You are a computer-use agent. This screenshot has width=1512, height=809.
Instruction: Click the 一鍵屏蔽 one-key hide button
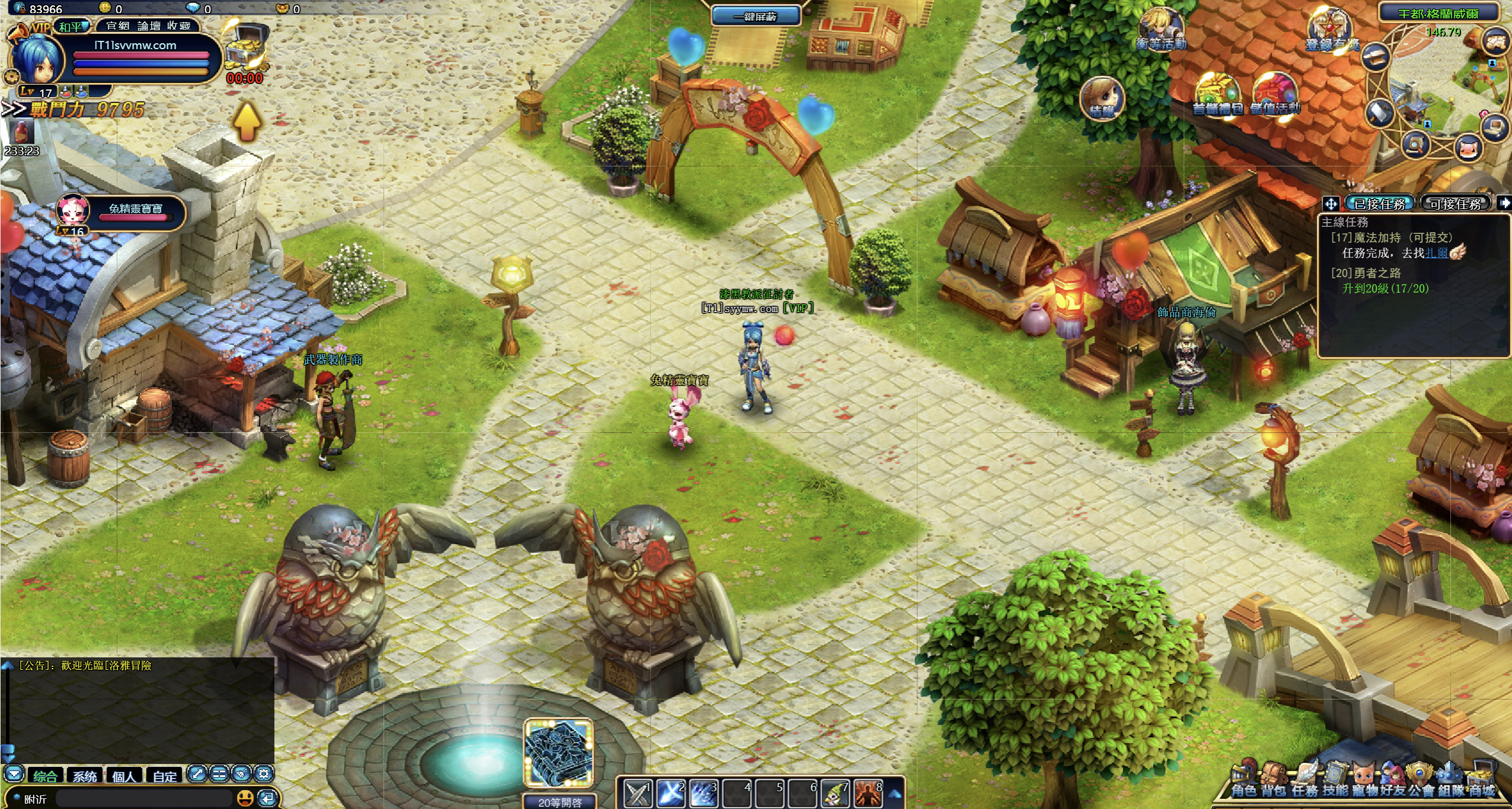[x=755, y=17]
